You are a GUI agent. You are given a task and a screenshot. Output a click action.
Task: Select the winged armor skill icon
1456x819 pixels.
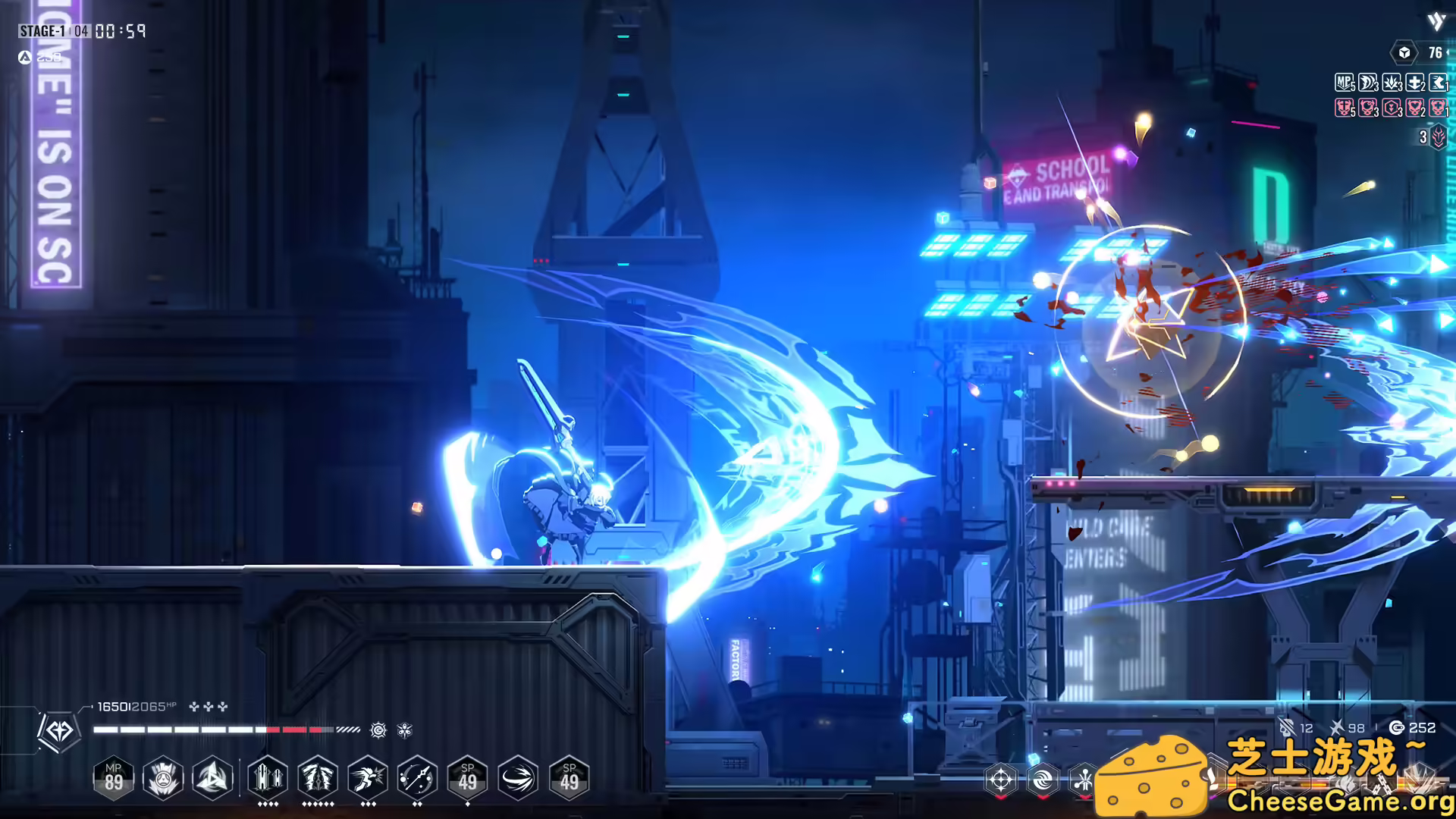(x=318, y=776)
